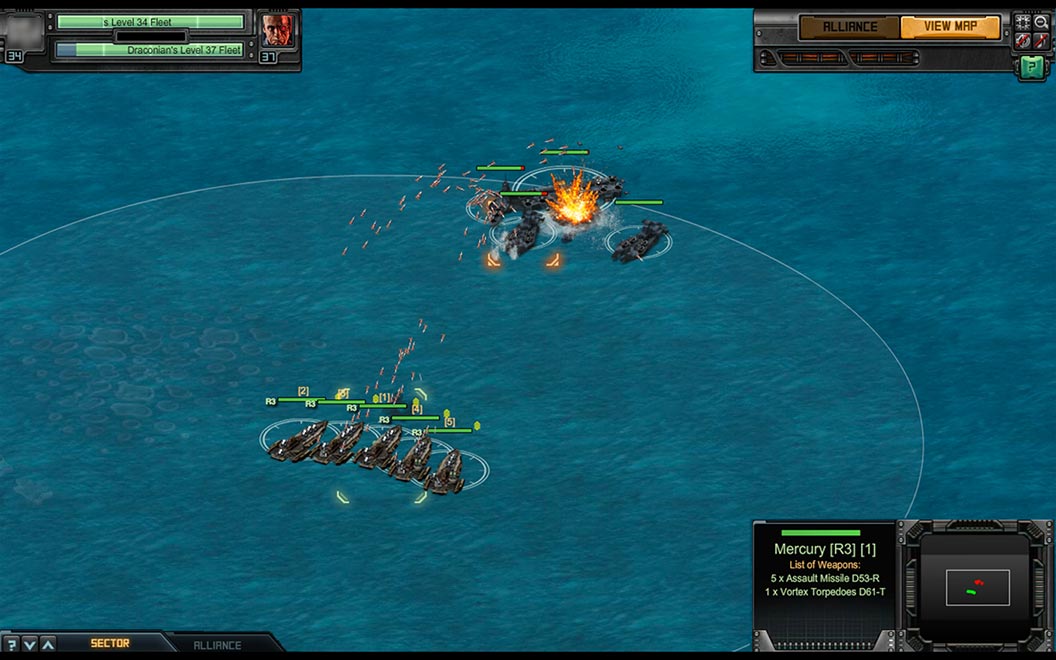
Task: Switch to the Sector chat tab
Action: (110, 643)
